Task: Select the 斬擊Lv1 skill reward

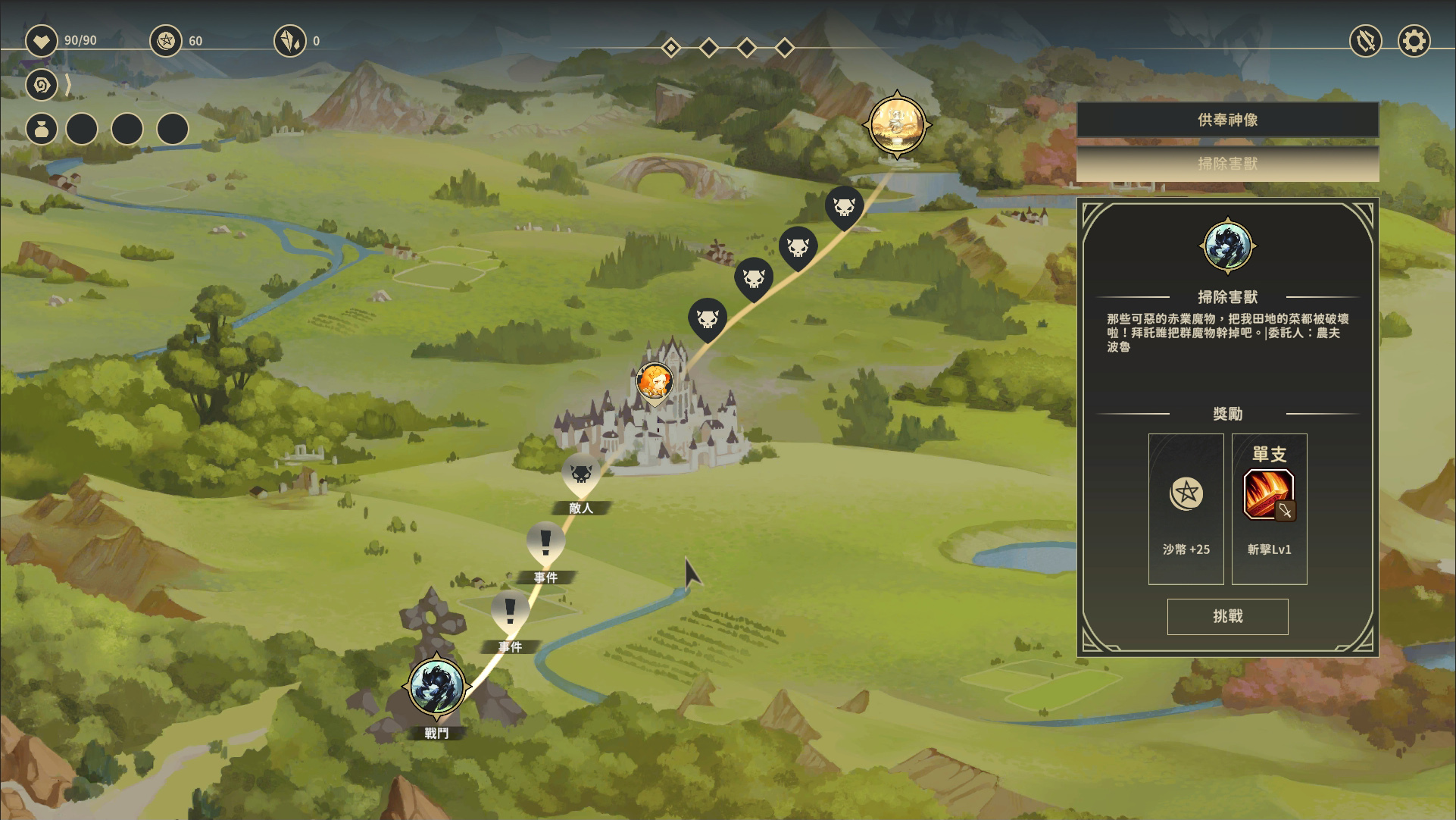Action: tap(1269, 508)
